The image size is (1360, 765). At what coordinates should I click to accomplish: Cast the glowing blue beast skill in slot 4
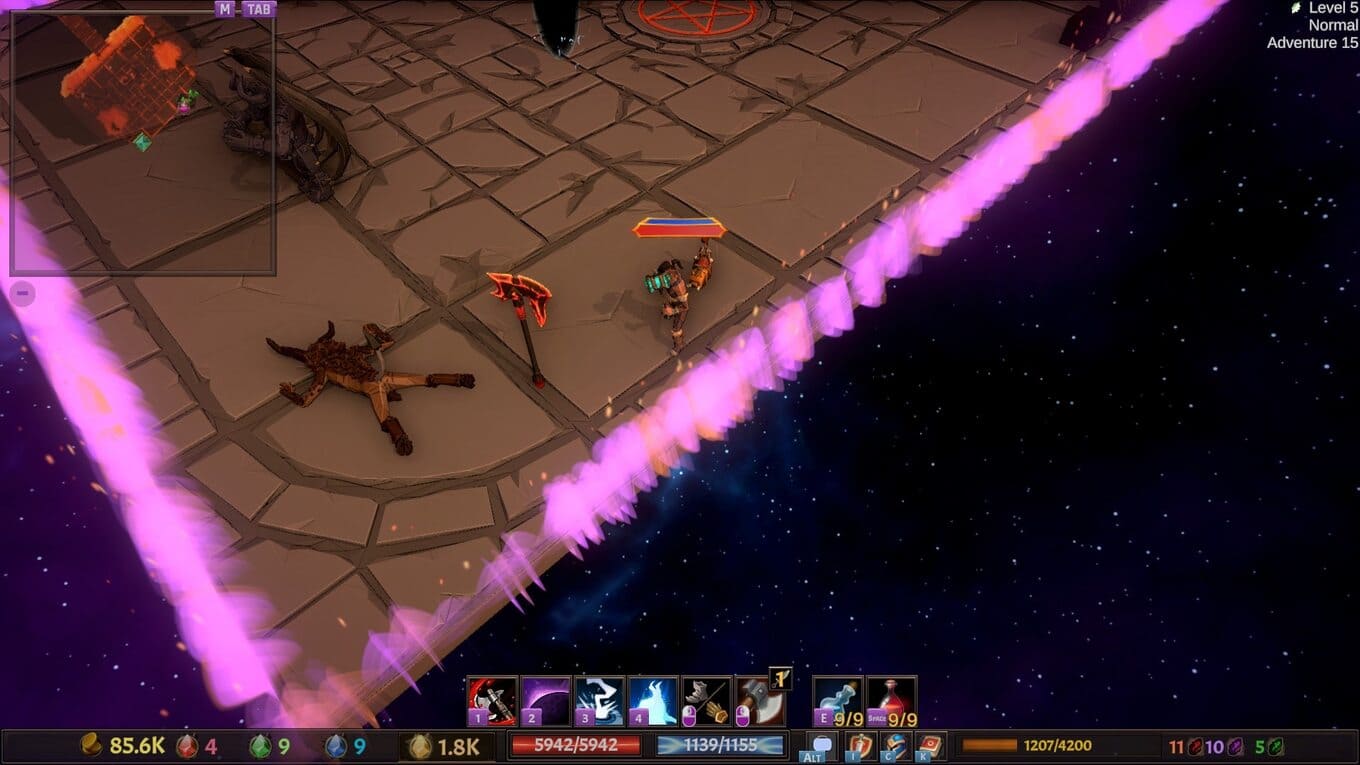tap(653, 700)
